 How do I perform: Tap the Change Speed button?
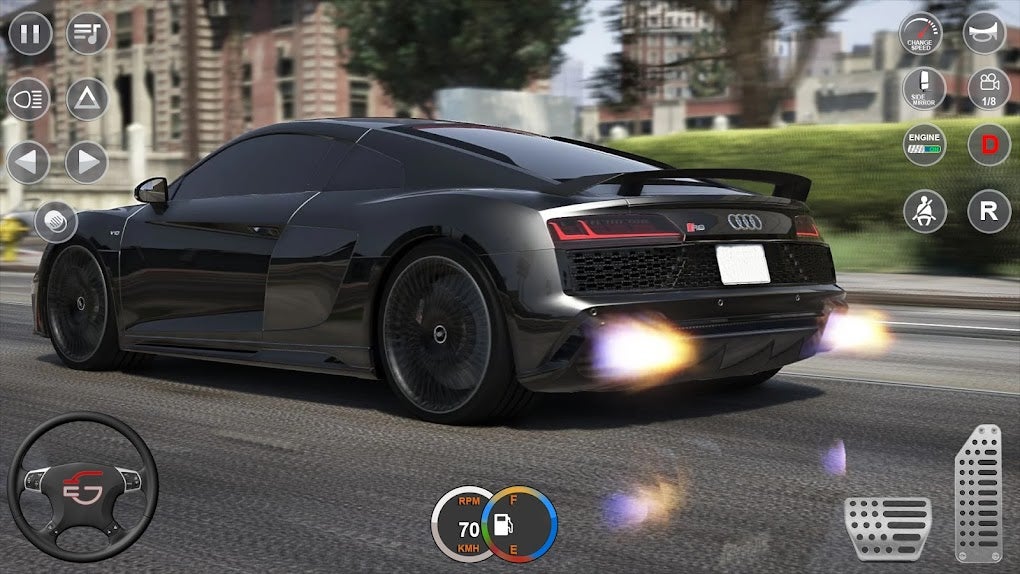(921, 34)
